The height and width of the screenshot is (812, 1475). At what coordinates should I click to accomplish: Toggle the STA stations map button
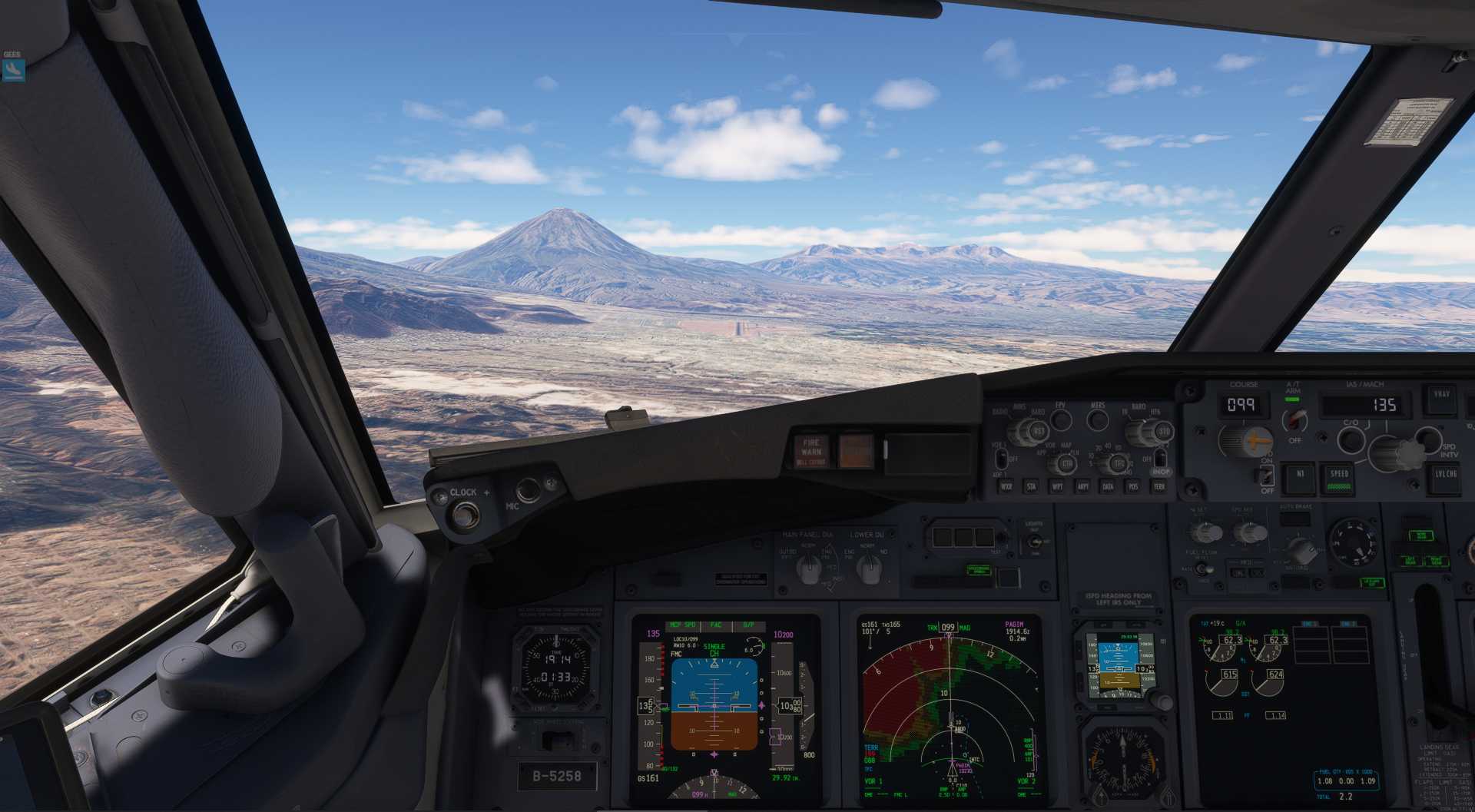coord(1032,486)
